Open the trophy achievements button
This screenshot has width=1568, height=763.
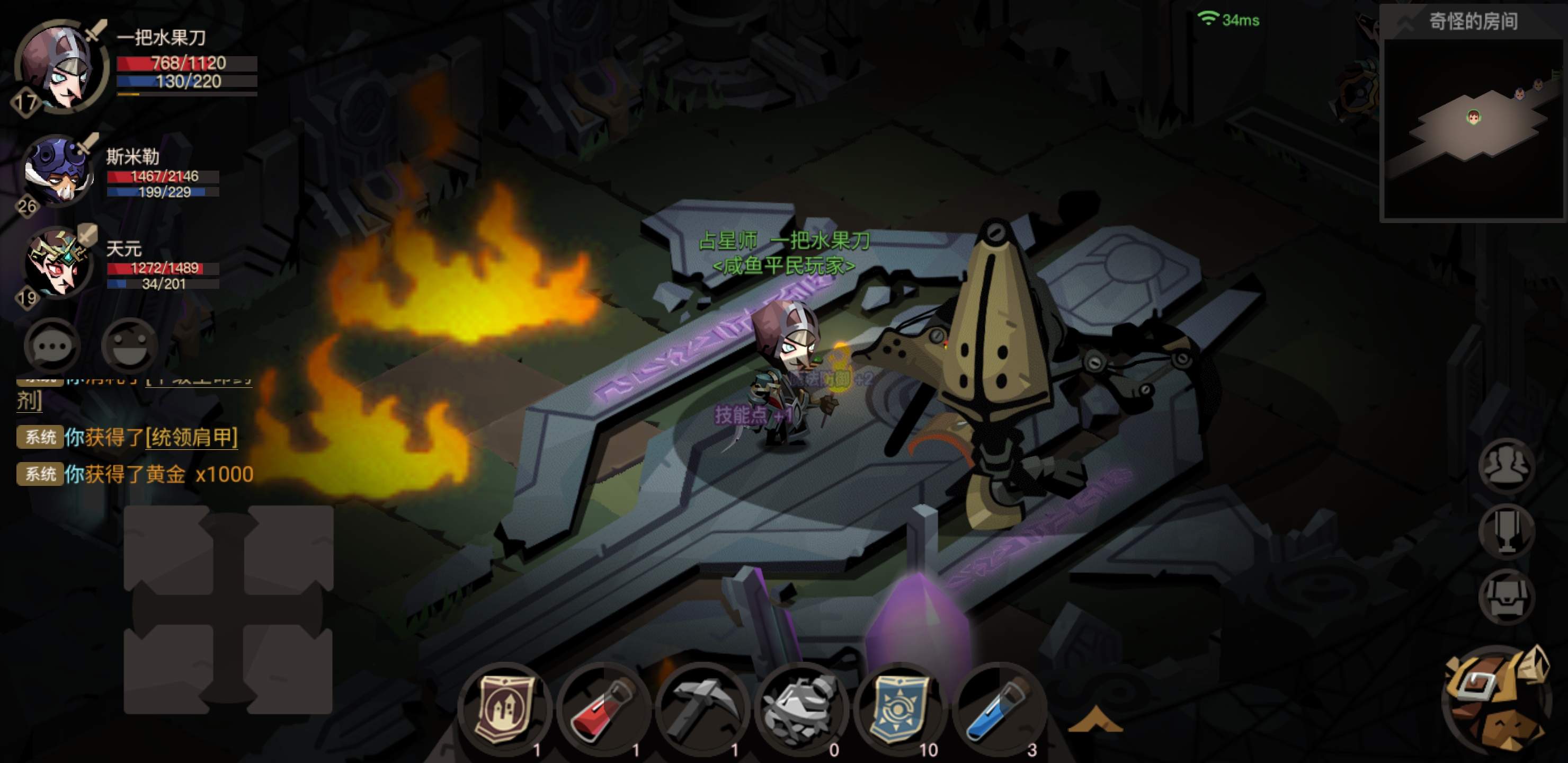(x=1506, y=531)
